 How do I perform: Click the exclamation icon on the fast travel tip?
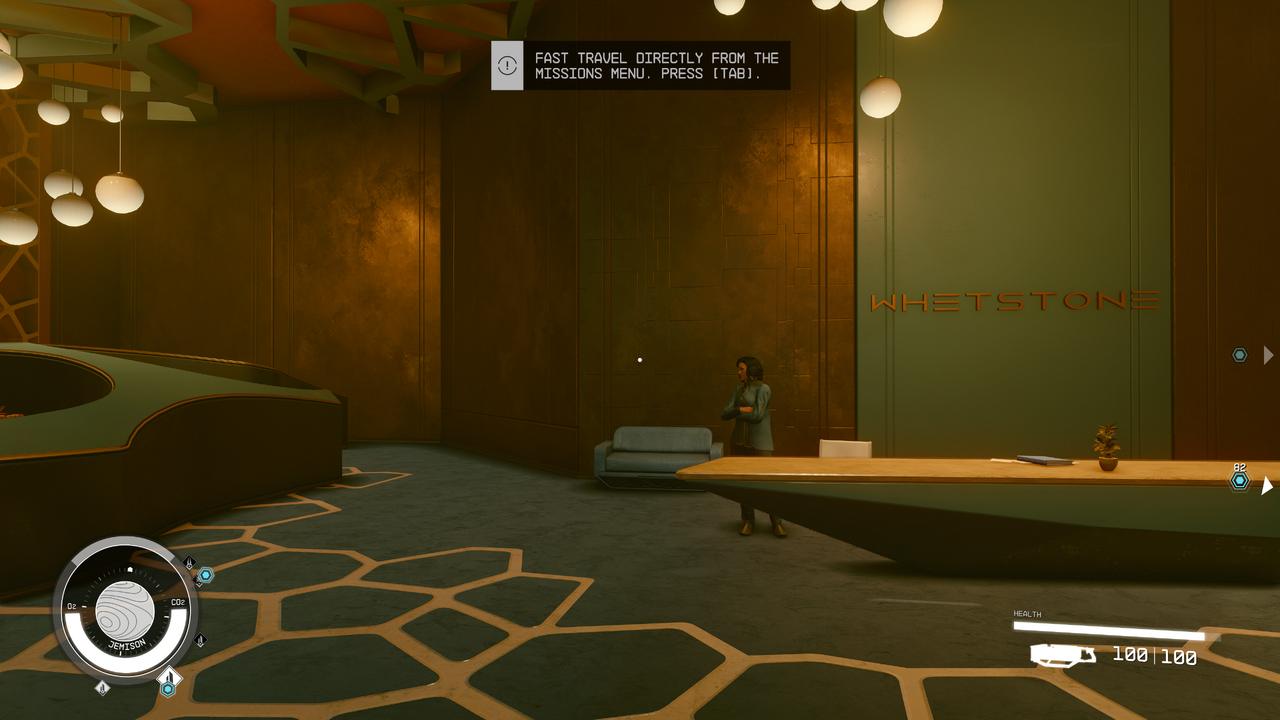507,64
